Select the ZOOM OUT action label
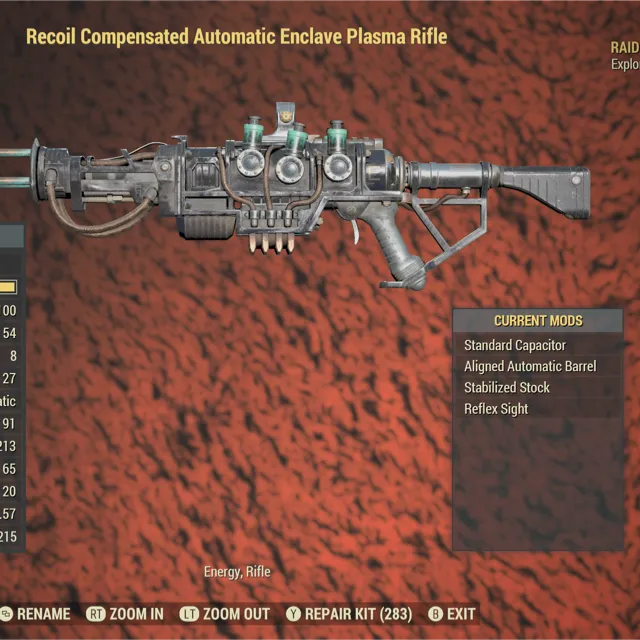 [x=235, y=614]
